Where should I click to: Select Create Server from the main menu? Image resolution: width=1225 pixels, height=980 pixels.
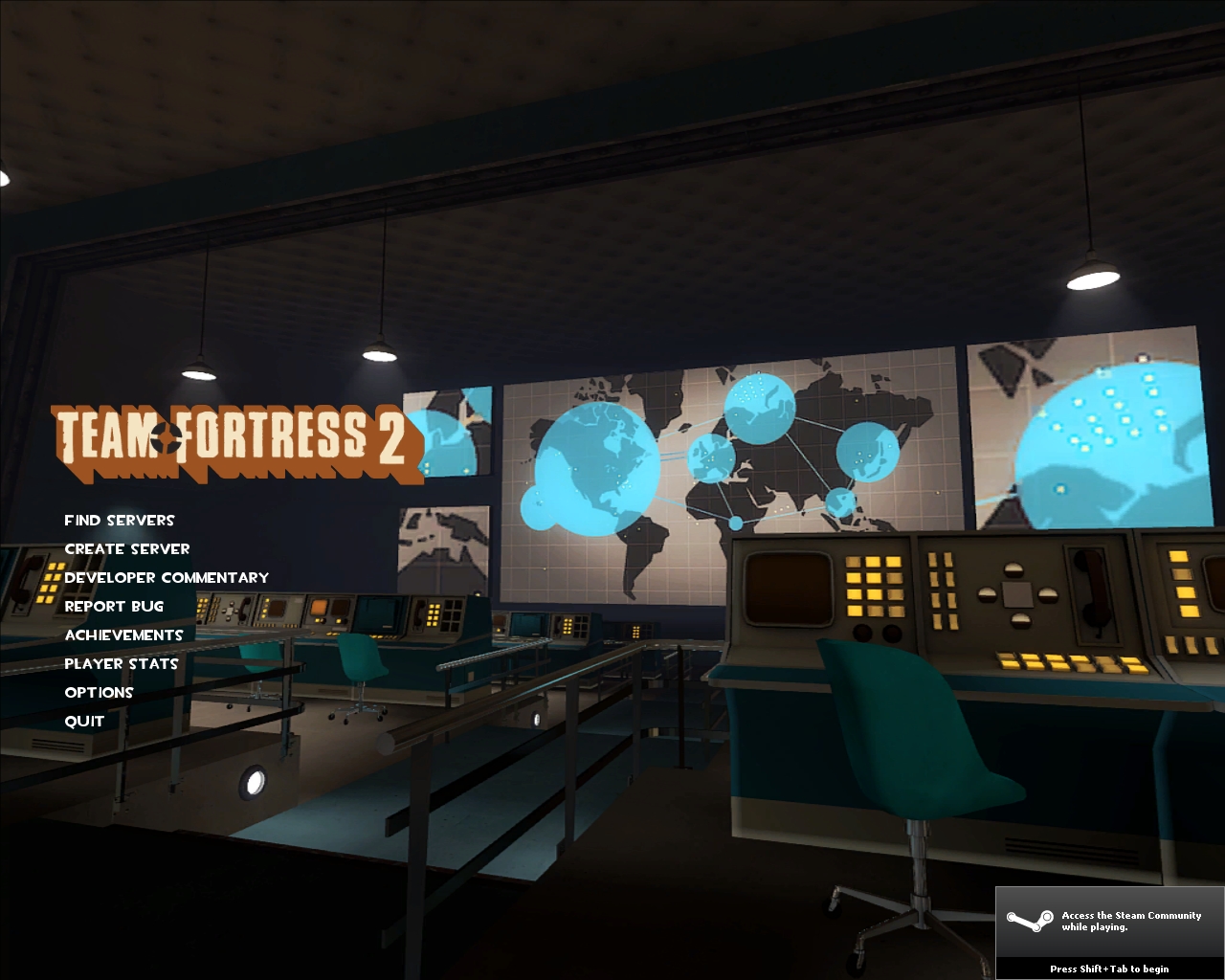tap(126, 548)
